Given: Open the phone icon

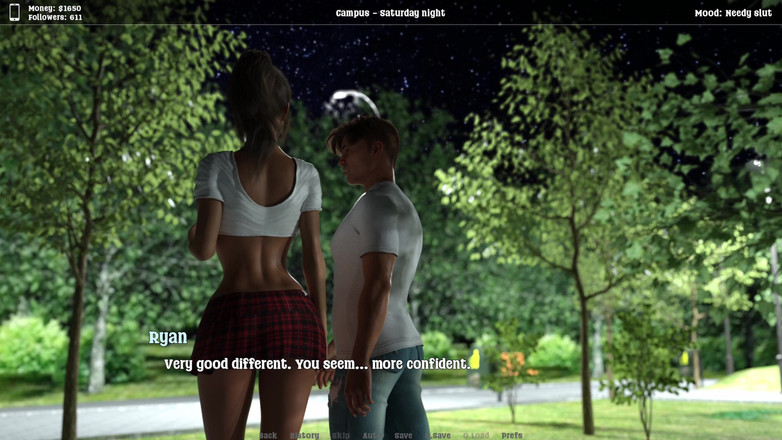Looking at the screenshot, I should (x=14, y=13).
